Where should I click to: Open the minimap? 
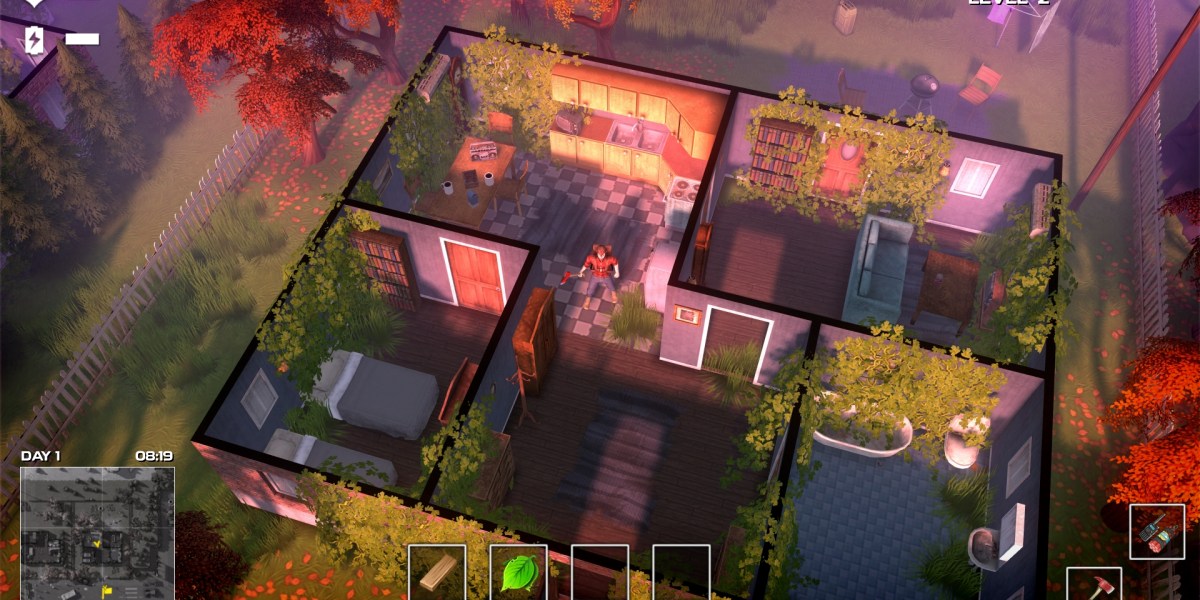pyautogui.click(x=97, y=532)
